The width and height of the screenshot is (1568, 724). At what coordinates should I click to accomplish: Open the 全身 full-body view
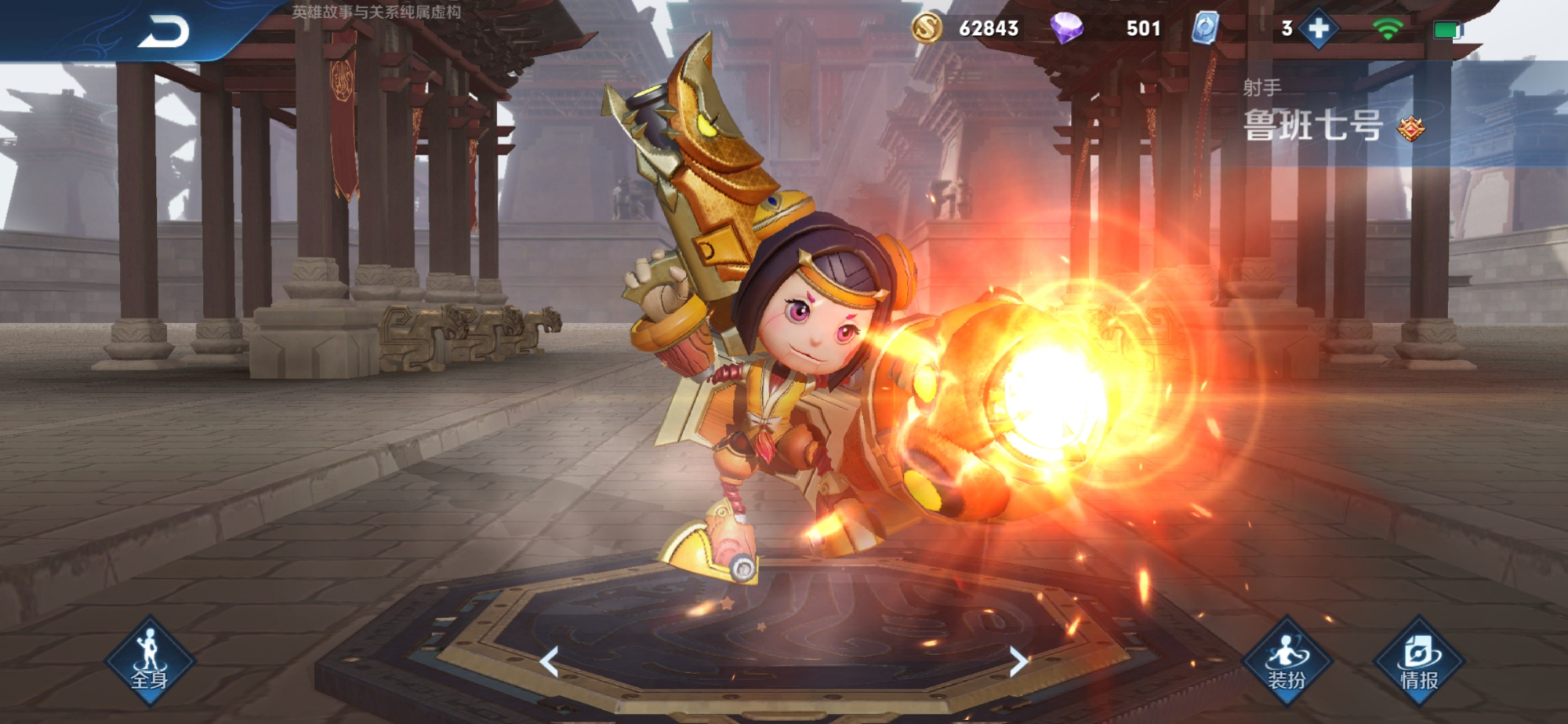pyautogui.click(x=149, y=661)
